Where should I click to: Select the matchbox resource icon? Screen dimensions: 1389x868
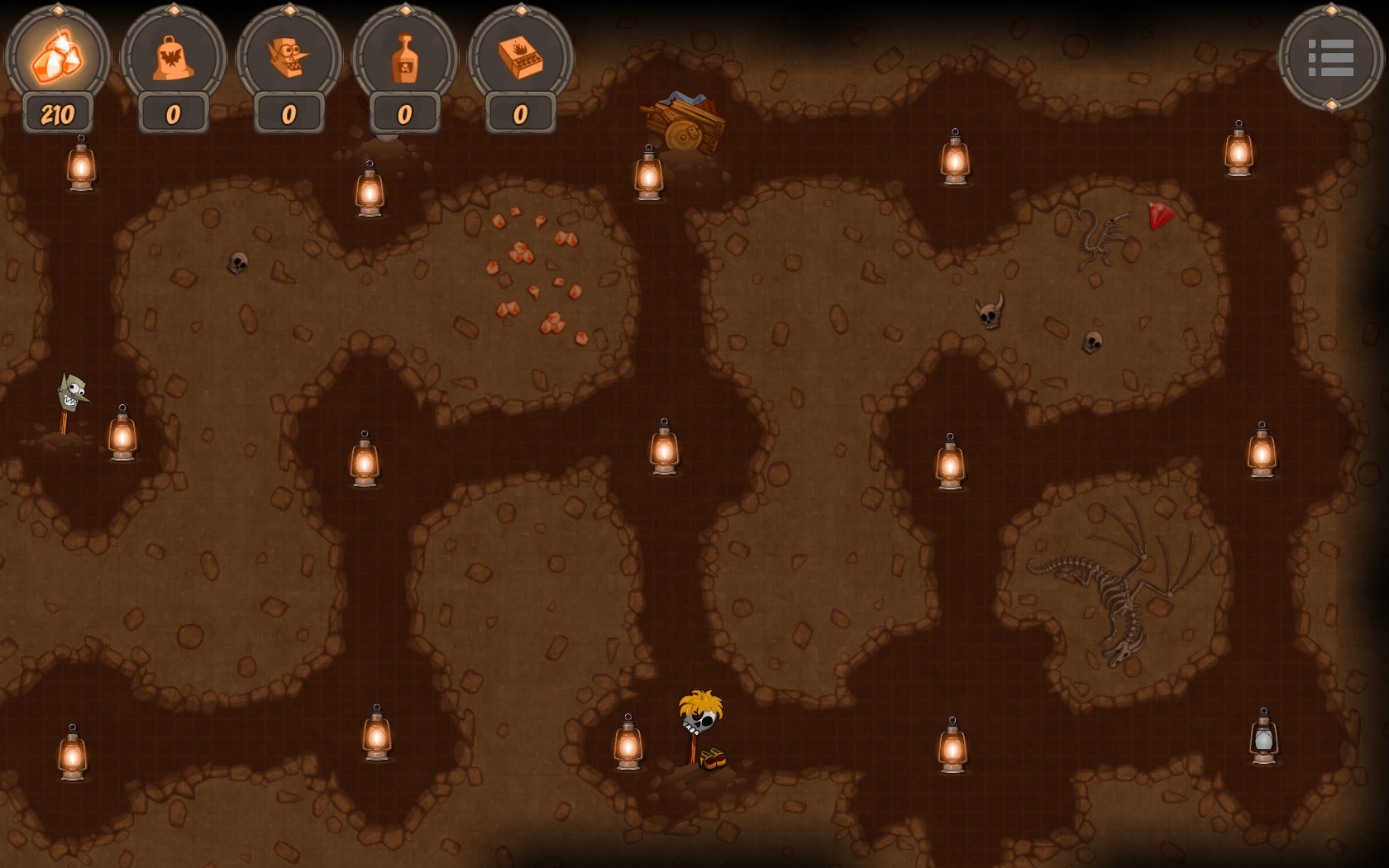[519, 56]
